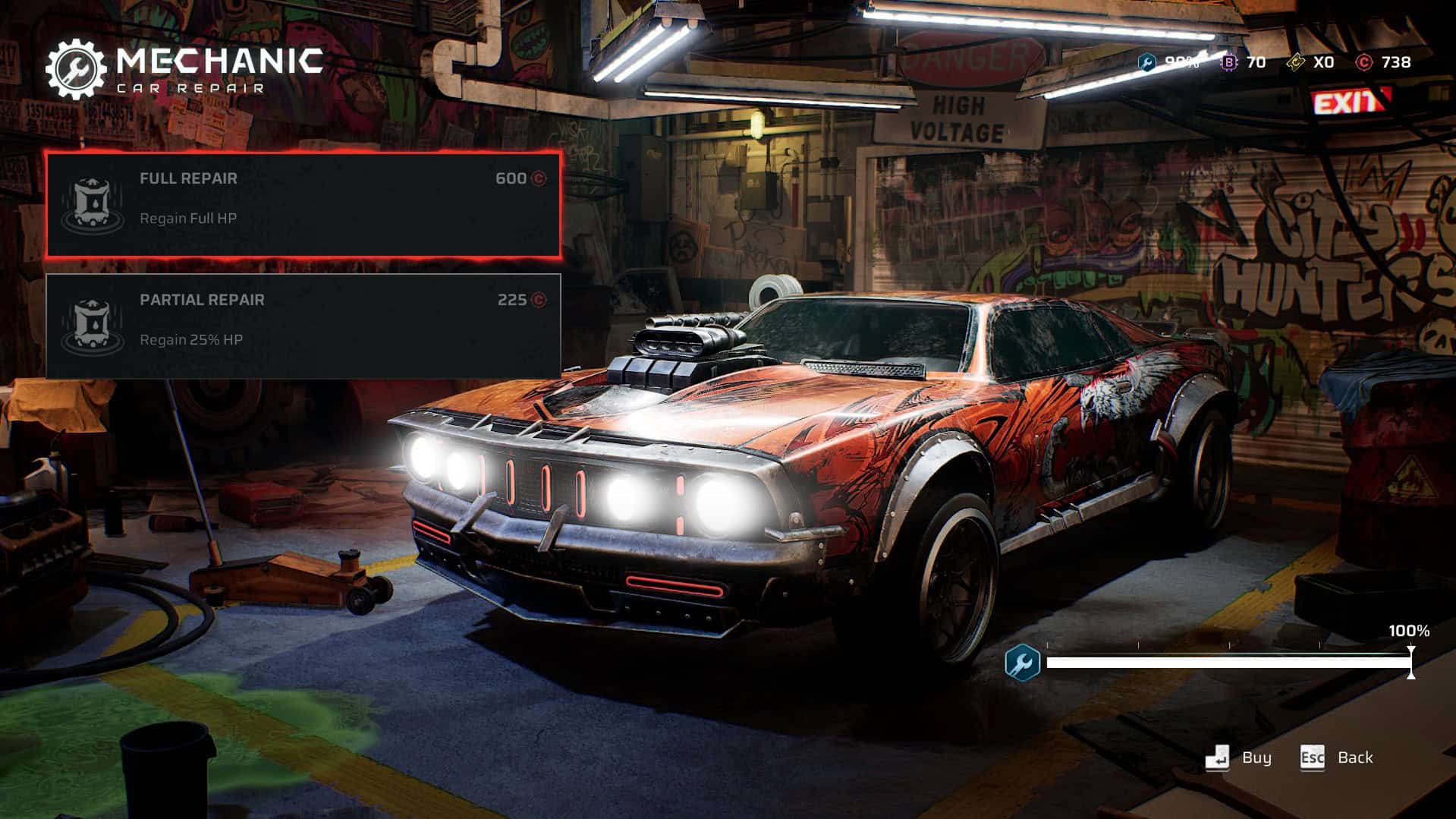Screen dimensions: 1456x819
Task: Click the teal wrench durability icon
Action: (1148, 61)
